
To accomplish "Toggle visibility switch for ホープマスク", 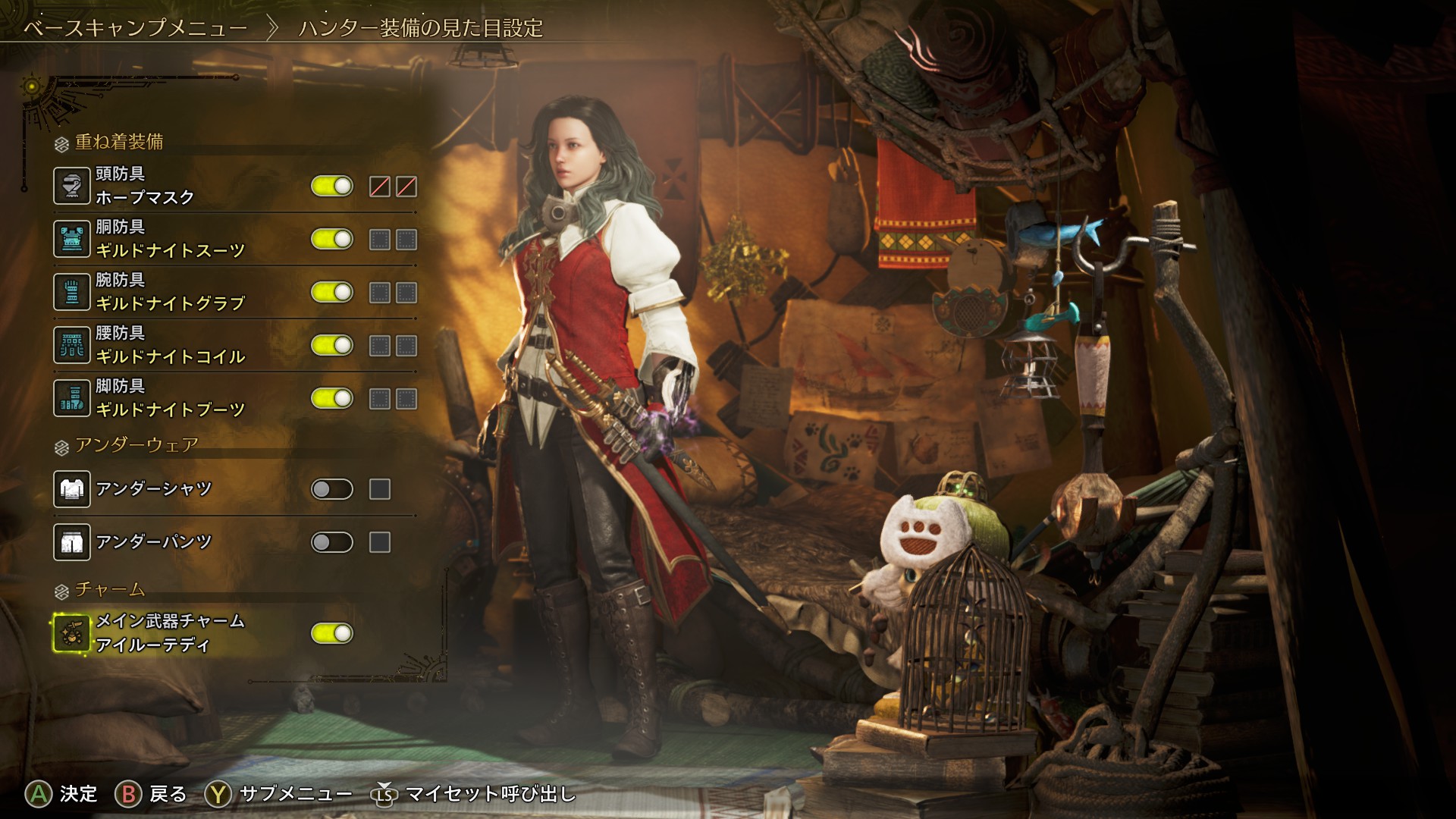I will coord(332,186).
